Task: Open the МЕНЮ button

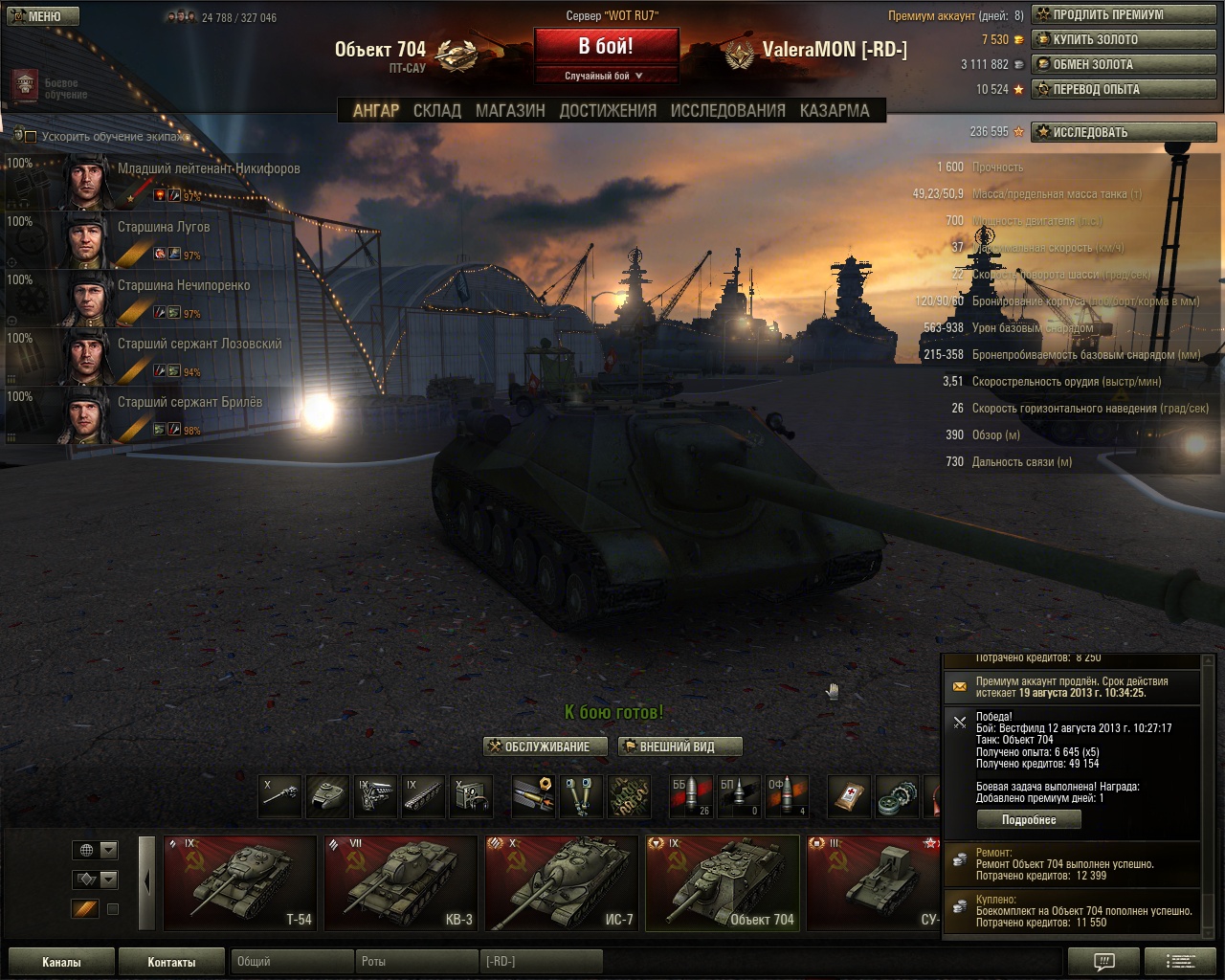Action: point(41,16)
